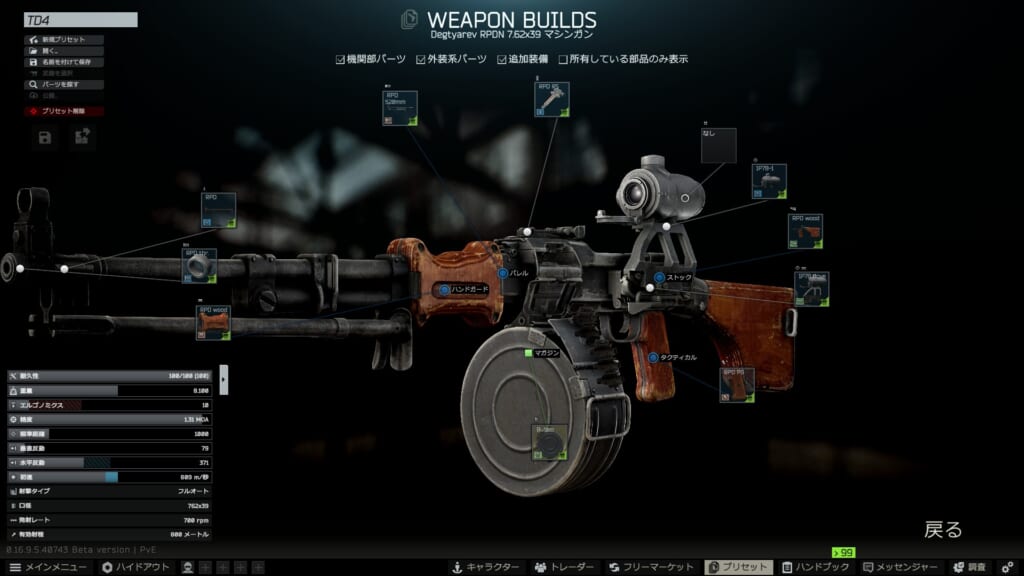Image resolution: width=1024 pixels, height=576 pixels.
Task: Search for parts (パーツを探す)
Action: click(63, 85)
